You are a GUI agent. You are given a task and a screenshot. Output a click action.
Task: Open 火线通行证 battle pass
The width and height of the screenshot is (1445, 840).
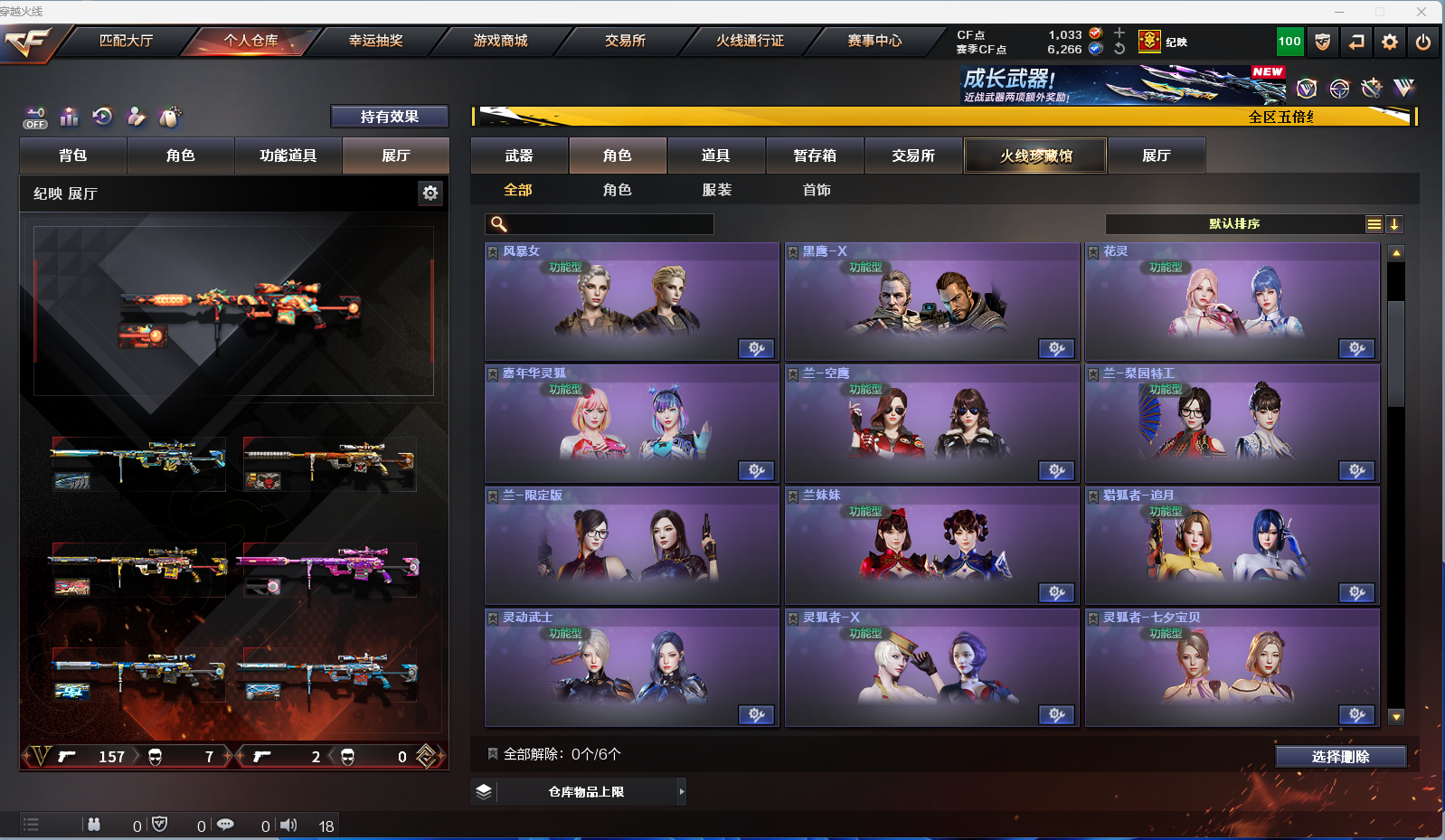pyautogui.click(x=750, y=41)
